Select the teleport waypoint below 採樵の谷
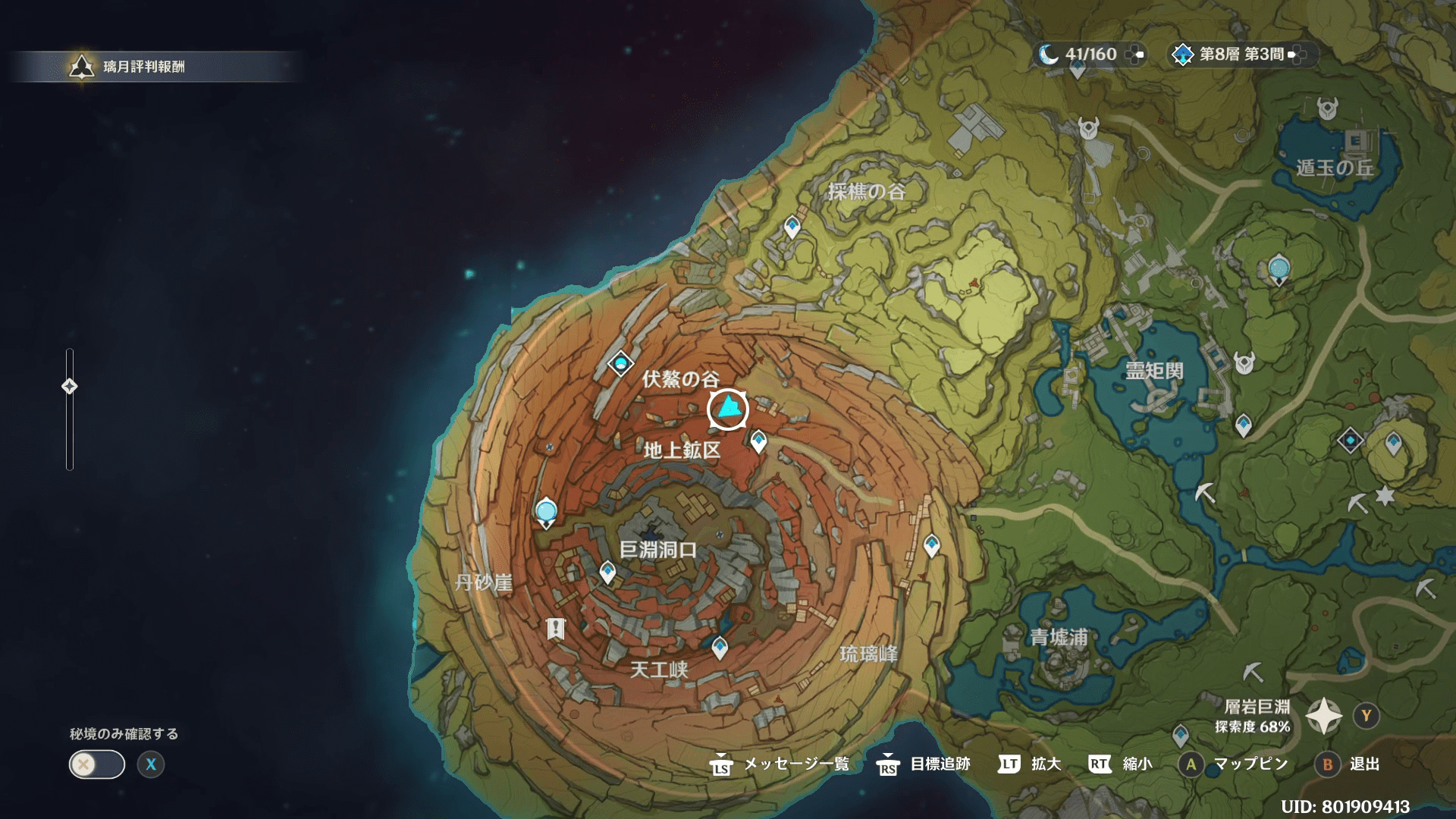 coord(792,226)
